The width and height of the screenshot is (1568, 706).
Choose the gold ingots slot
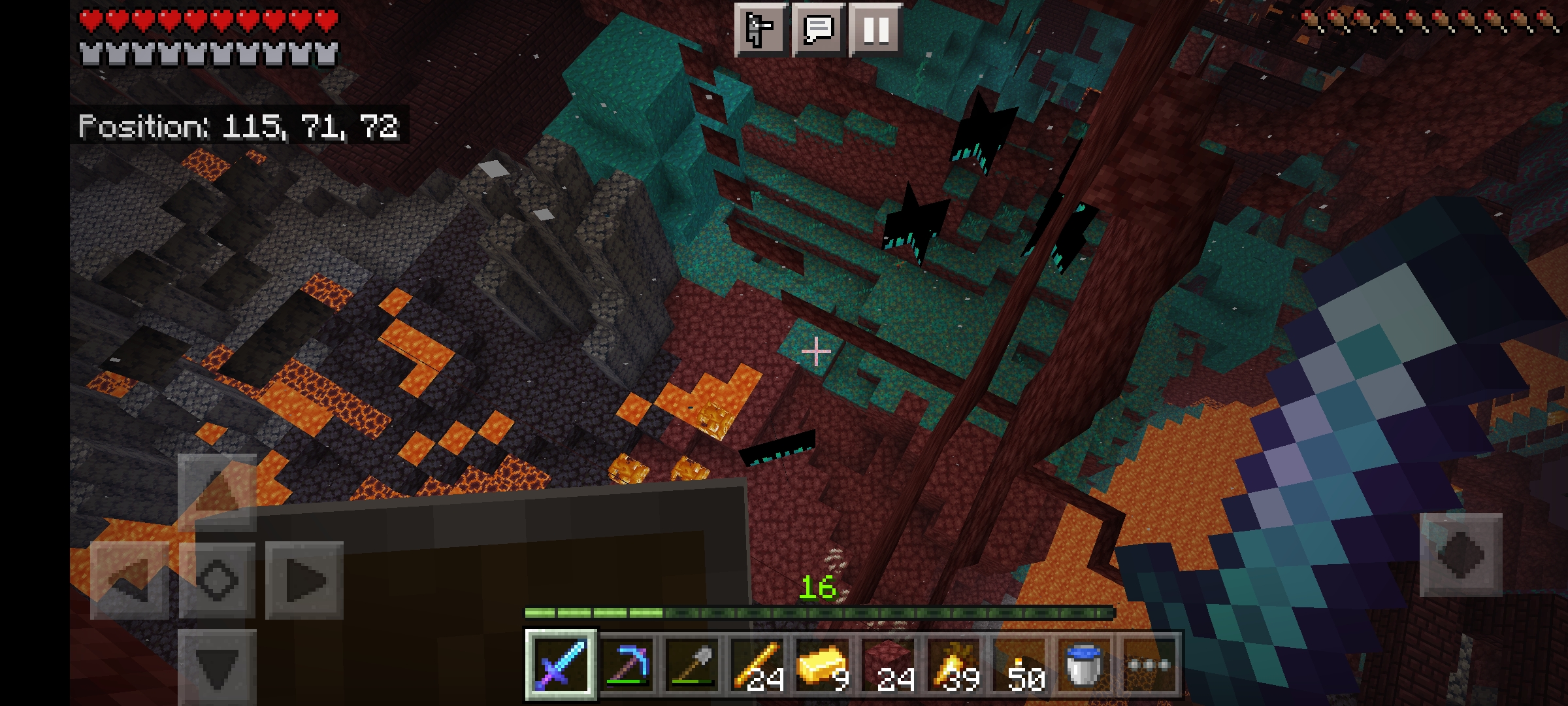[823, 665]
